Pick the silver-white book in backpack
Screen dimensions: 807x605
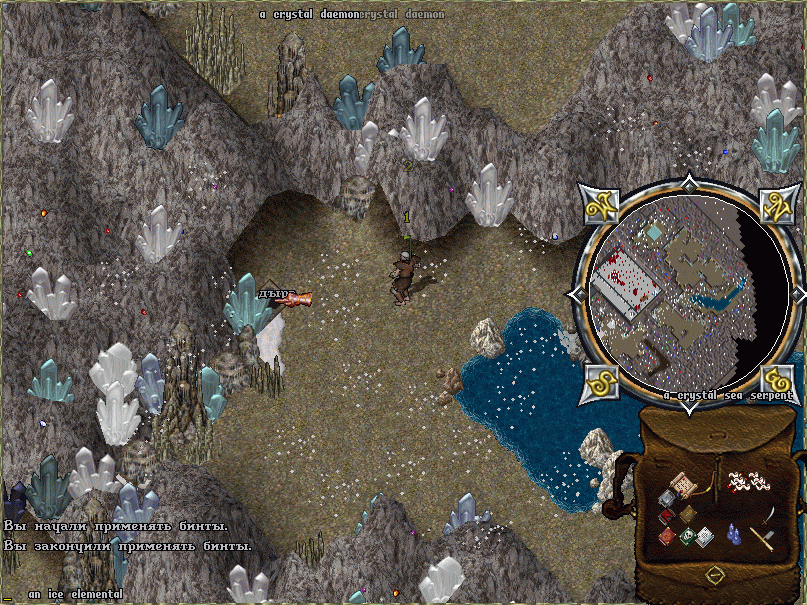click(x=705, y=536)
